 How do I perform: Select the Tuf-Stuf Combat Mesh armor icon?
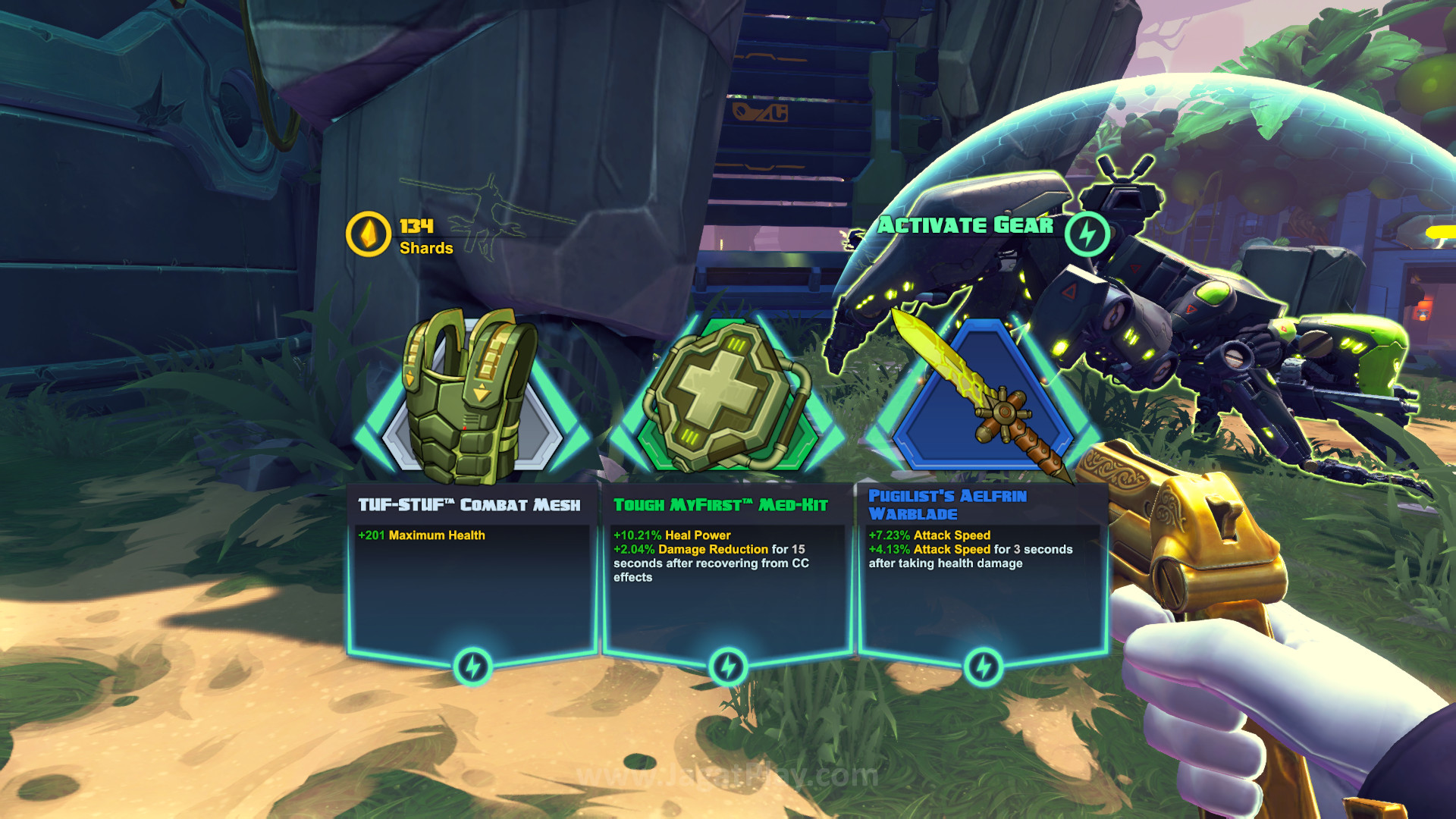point(470,398)
